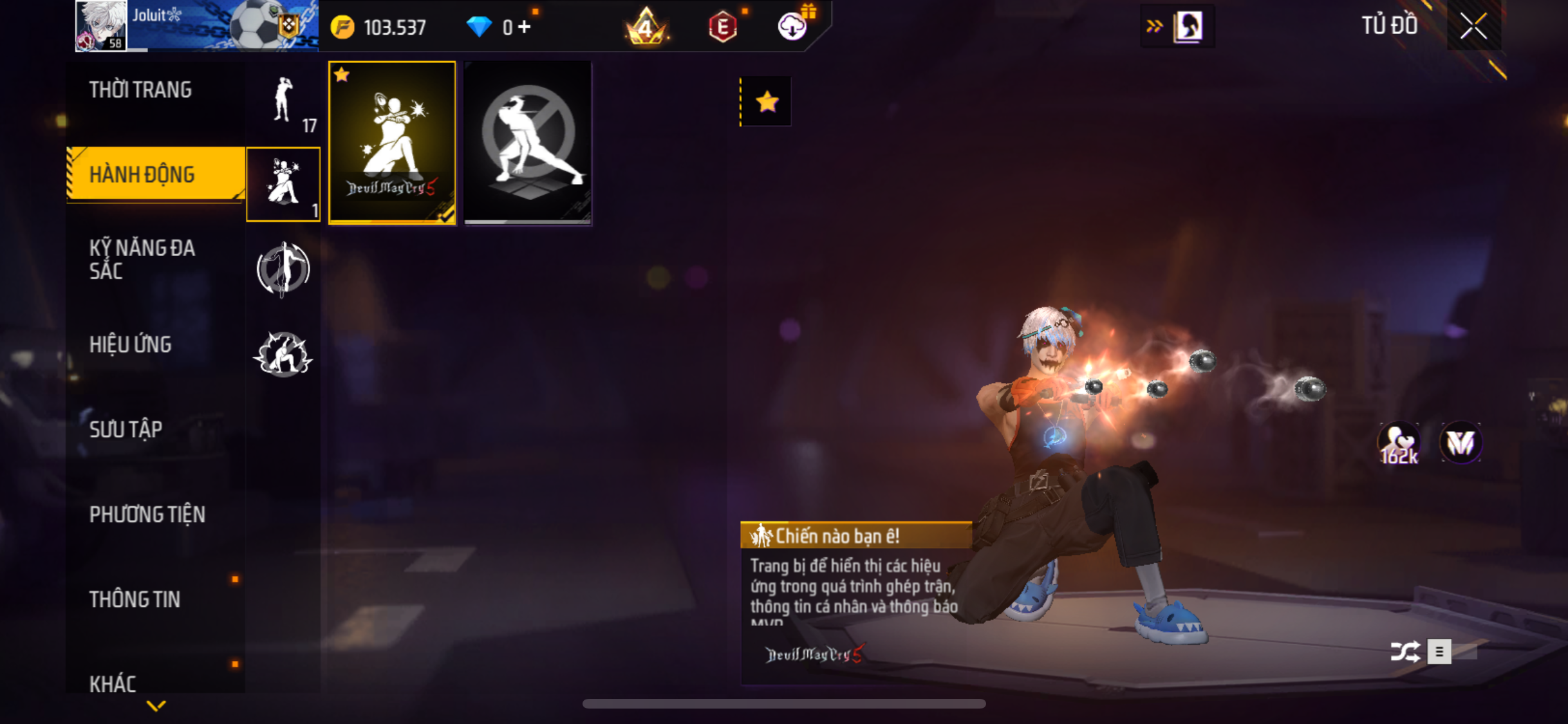Open the player profile avatar
Screen dimensions: 1568x724
coord(100,26)
